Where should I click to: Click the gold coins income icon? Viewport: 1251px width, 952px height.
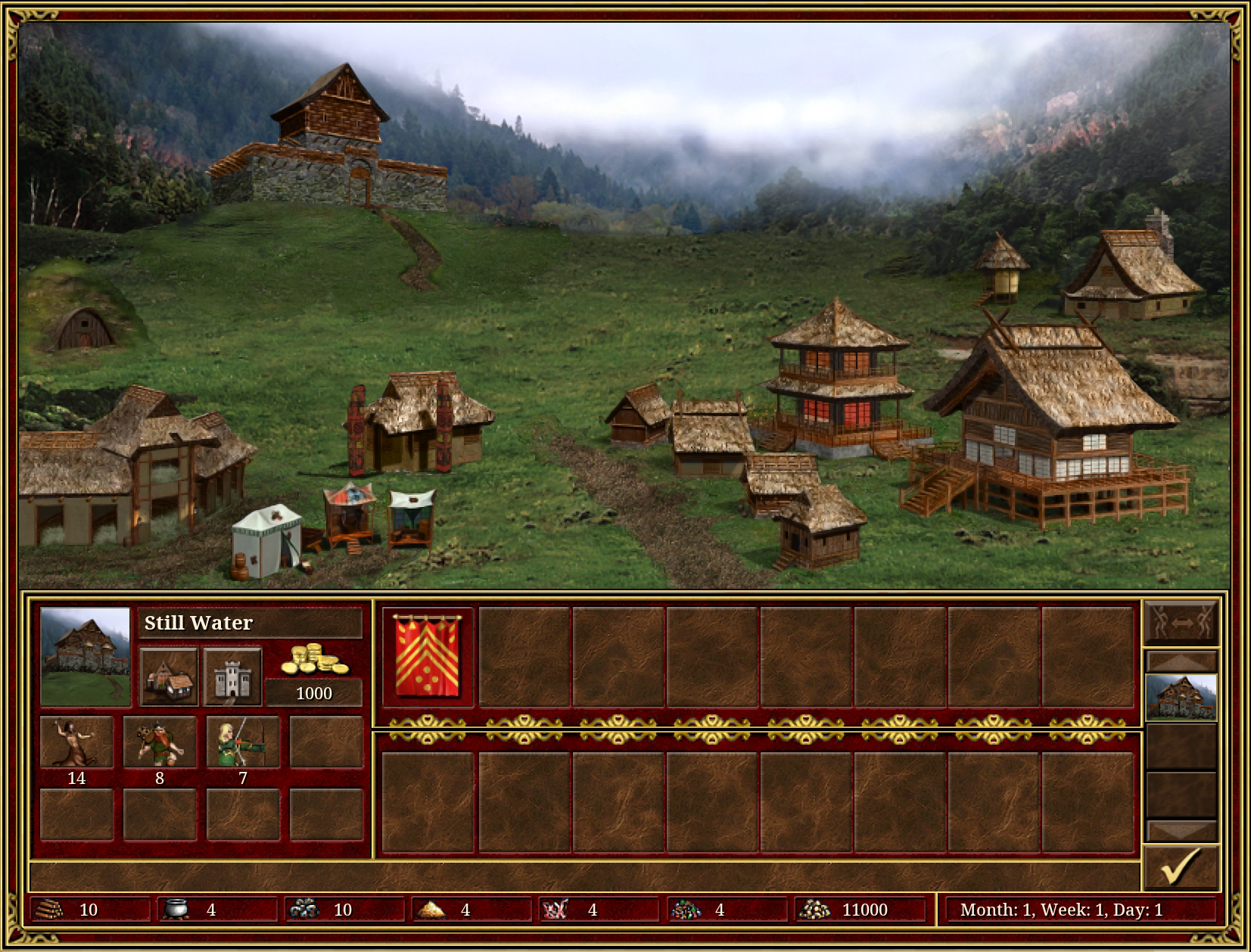click(314, 660)
